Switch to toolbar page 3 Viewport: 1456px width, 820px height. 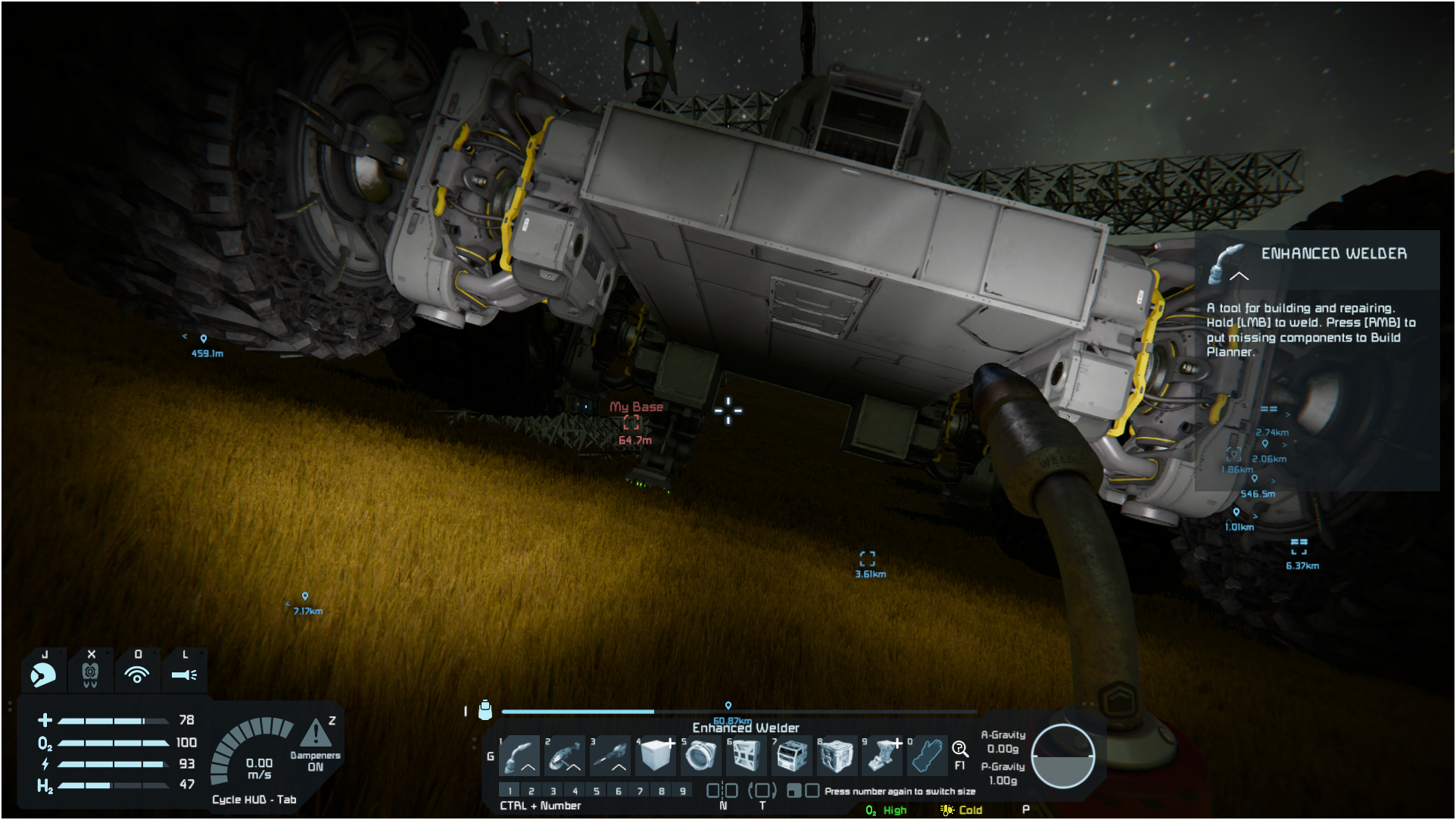click(553, 790)
